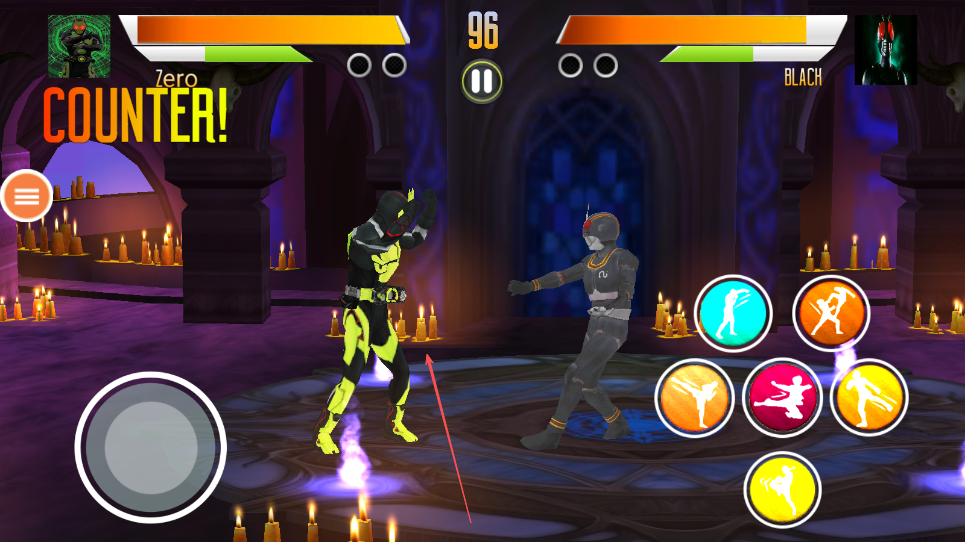Open the orange hamburger menu

click(27, 196)
